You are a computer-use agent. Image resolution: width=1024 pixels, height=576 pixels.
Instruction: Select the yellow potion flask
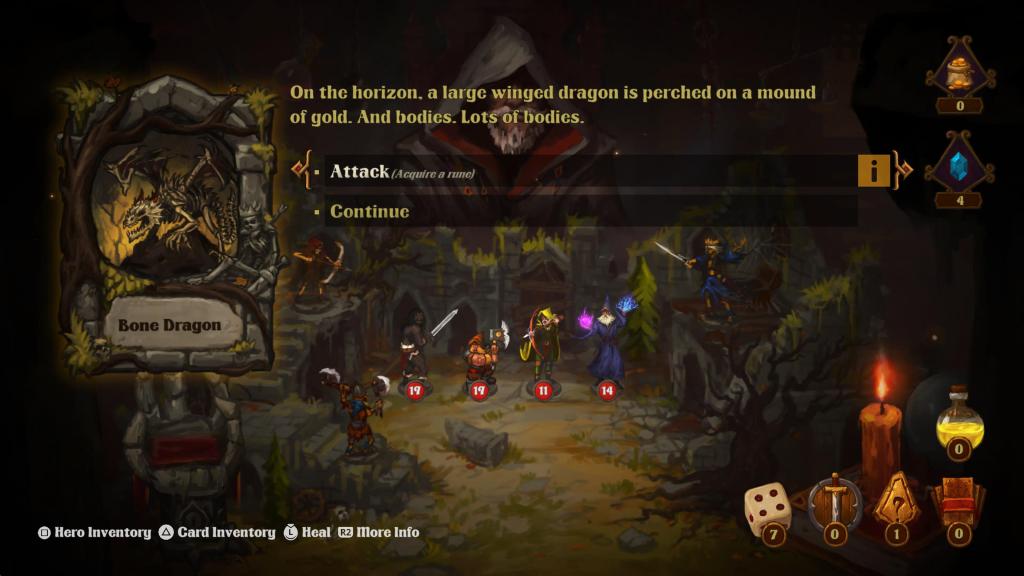click(959, 420)
